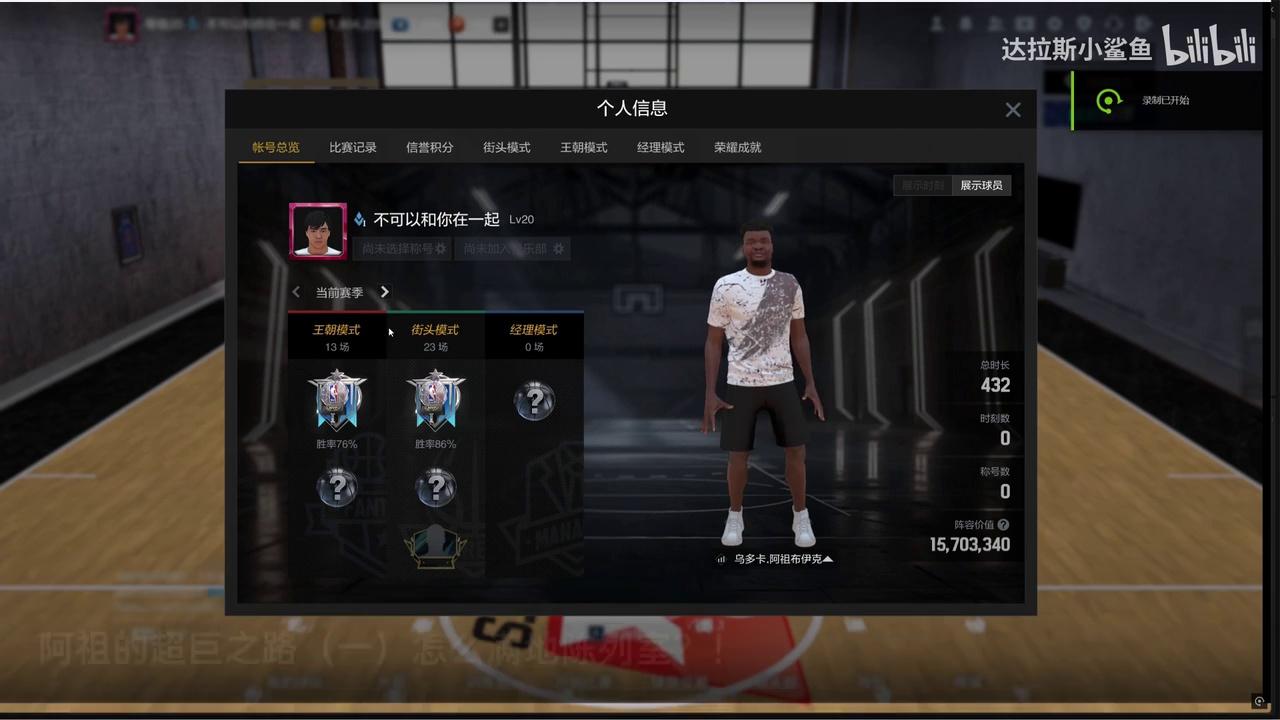Choose the 展示球员 display option

click(981, 185)
